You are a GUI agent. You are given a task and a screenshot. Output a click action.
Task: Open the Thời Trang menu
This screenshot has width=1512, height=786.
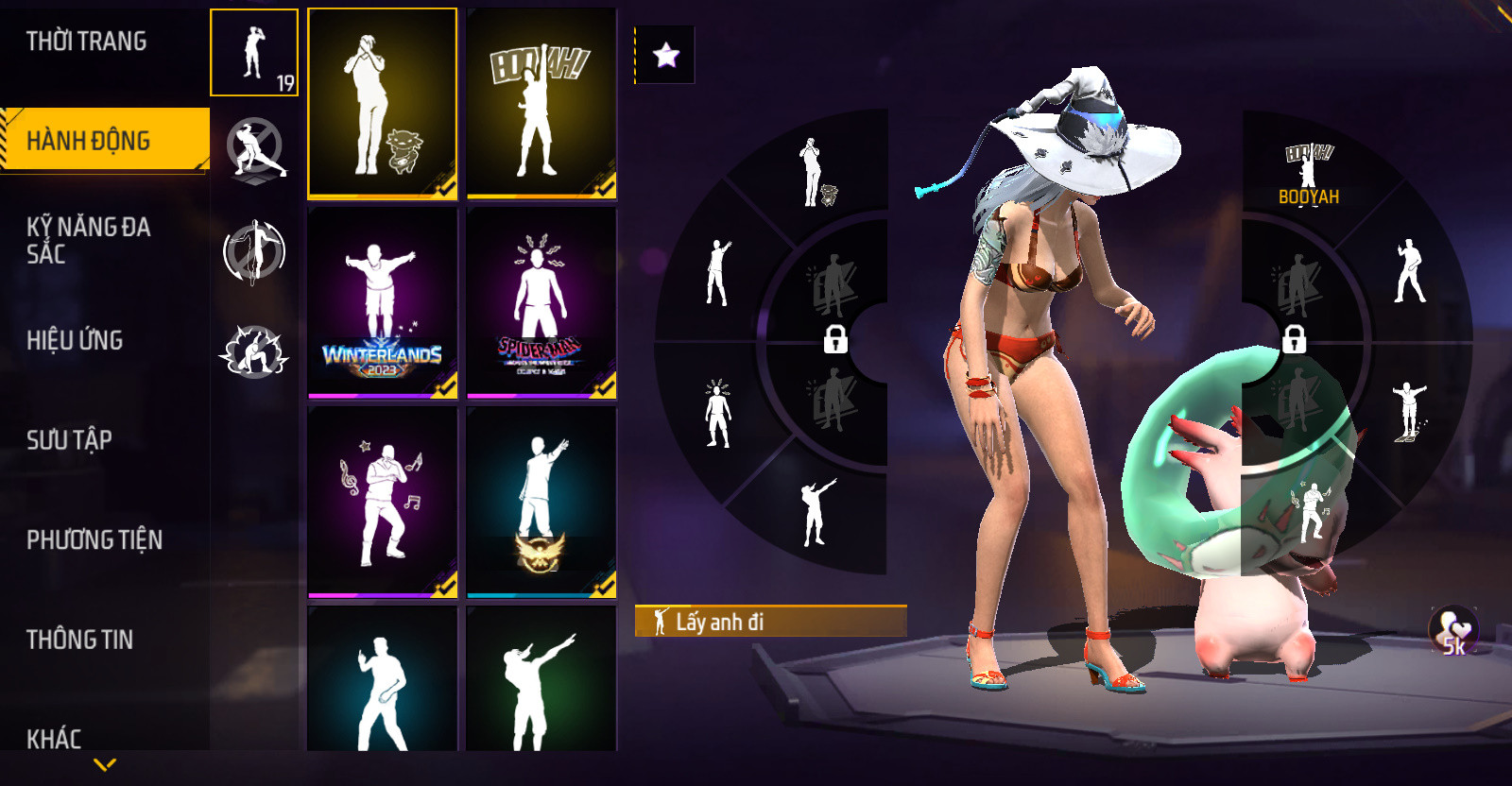tap(87, 42)
